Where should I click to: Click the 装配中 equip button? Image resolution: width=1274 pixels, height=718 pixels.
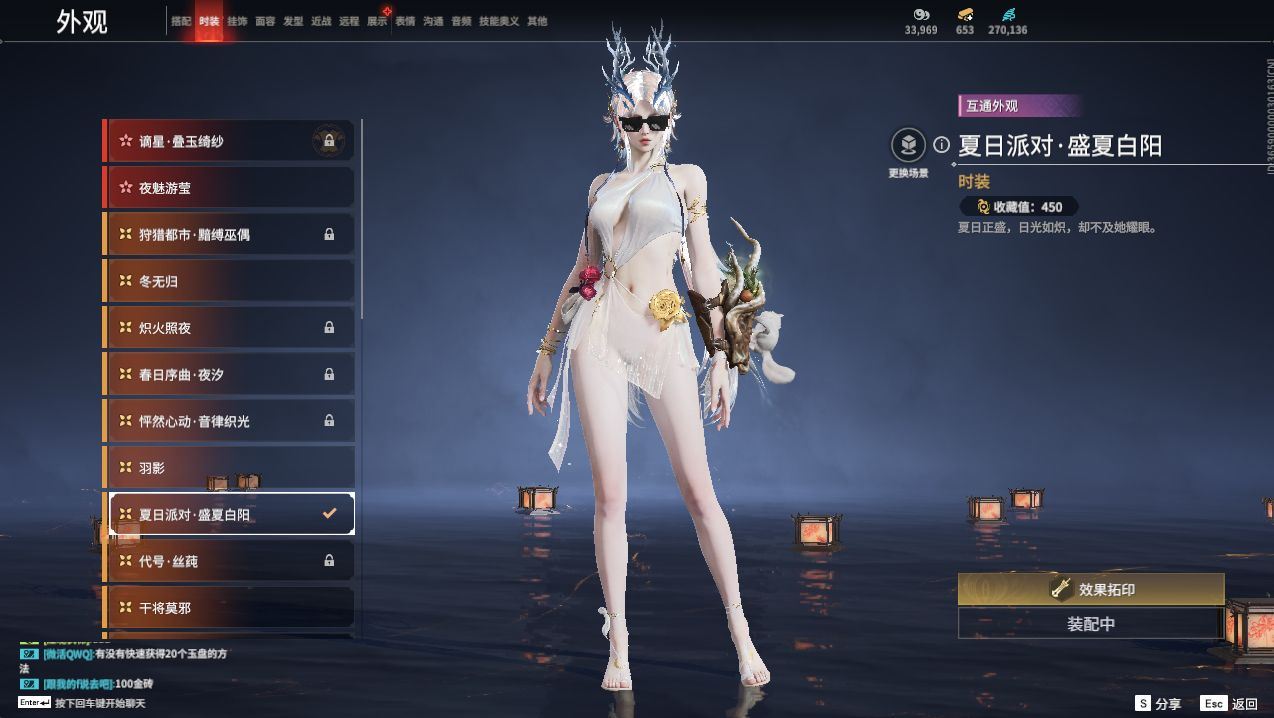click(1090, 624)
